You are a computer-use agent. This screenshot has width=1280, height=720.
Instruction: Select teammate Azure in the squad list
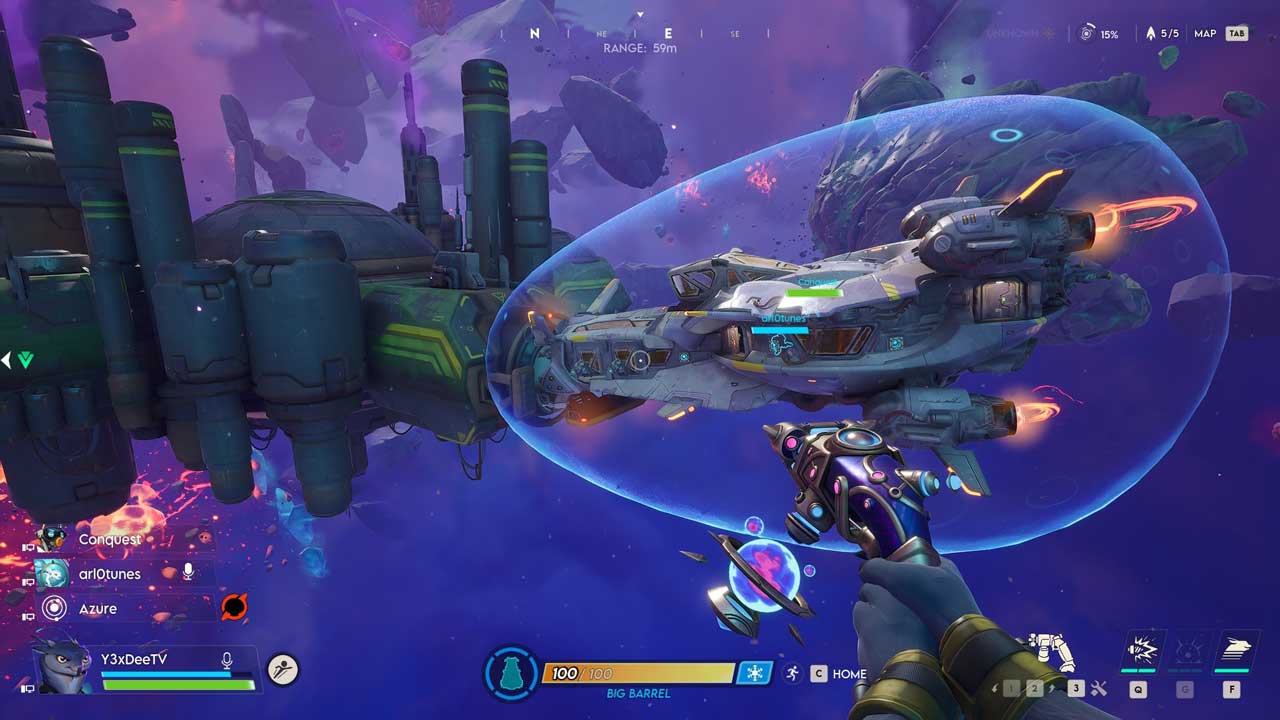click(98, 608)
